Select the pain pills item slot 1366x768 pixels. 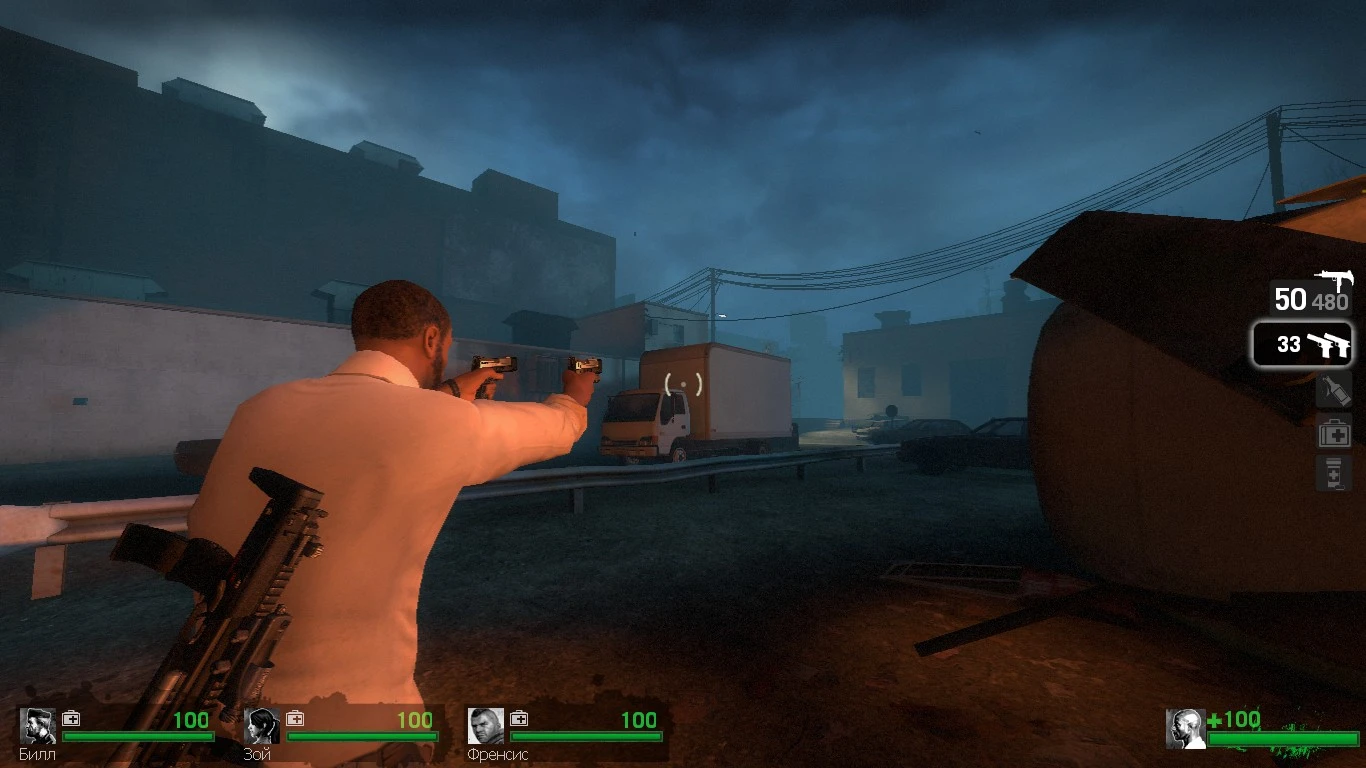(1335, 472)
